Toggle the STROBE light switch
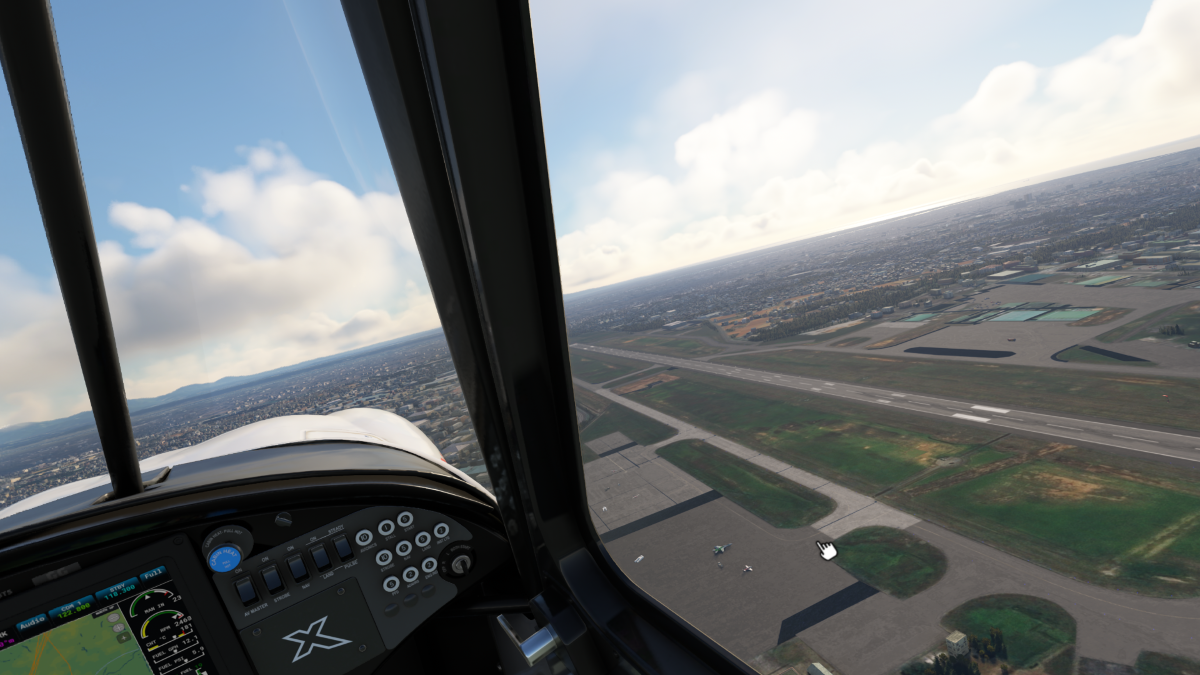 pos(272,579)
